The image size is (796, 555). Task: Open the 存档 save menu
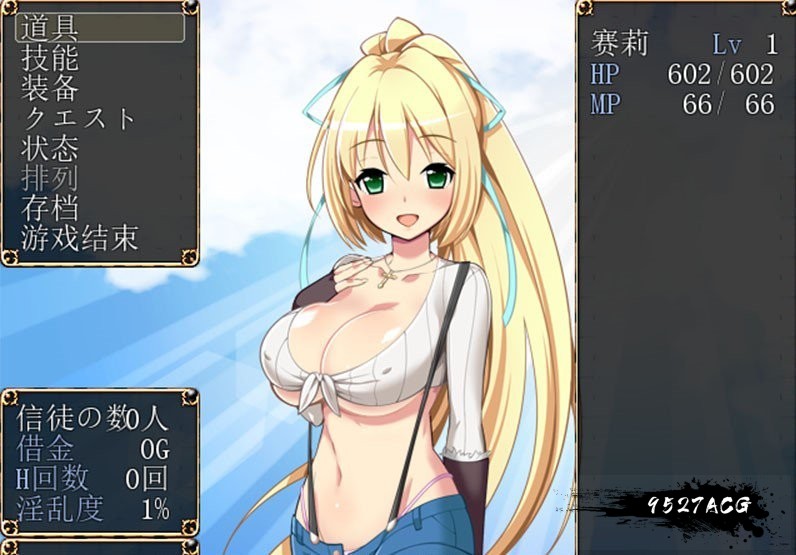tap(50, 208)
